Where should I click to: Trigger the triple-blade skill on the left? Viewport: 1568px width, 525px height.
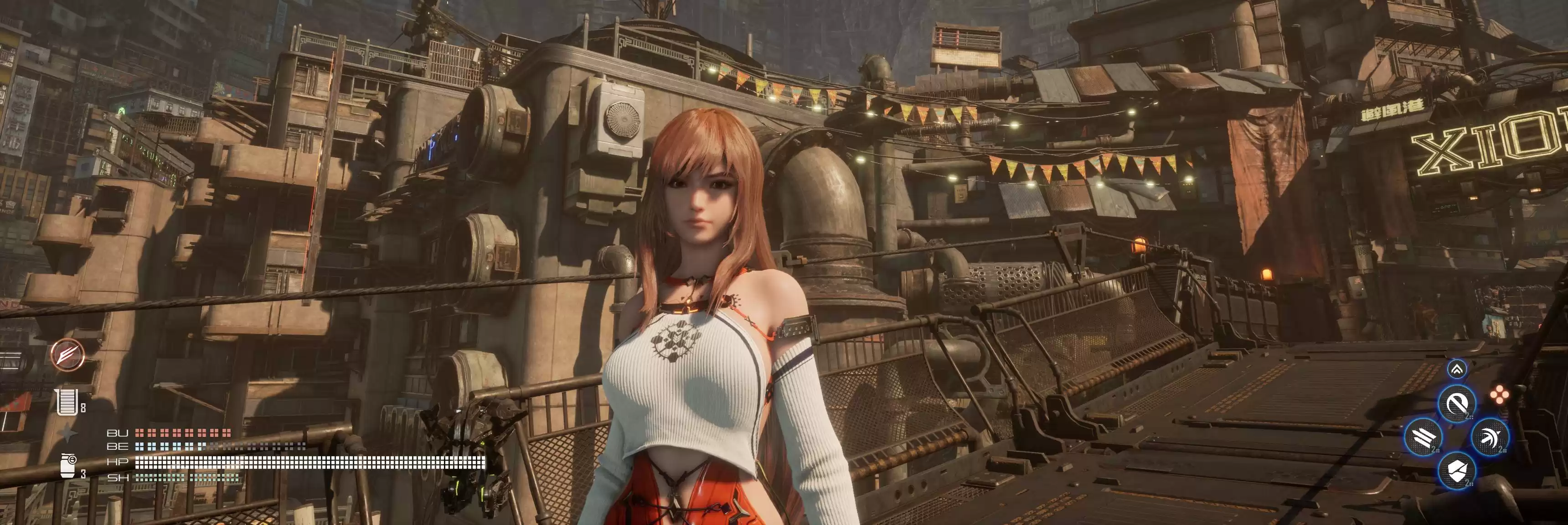click(x=1423, y=437)
